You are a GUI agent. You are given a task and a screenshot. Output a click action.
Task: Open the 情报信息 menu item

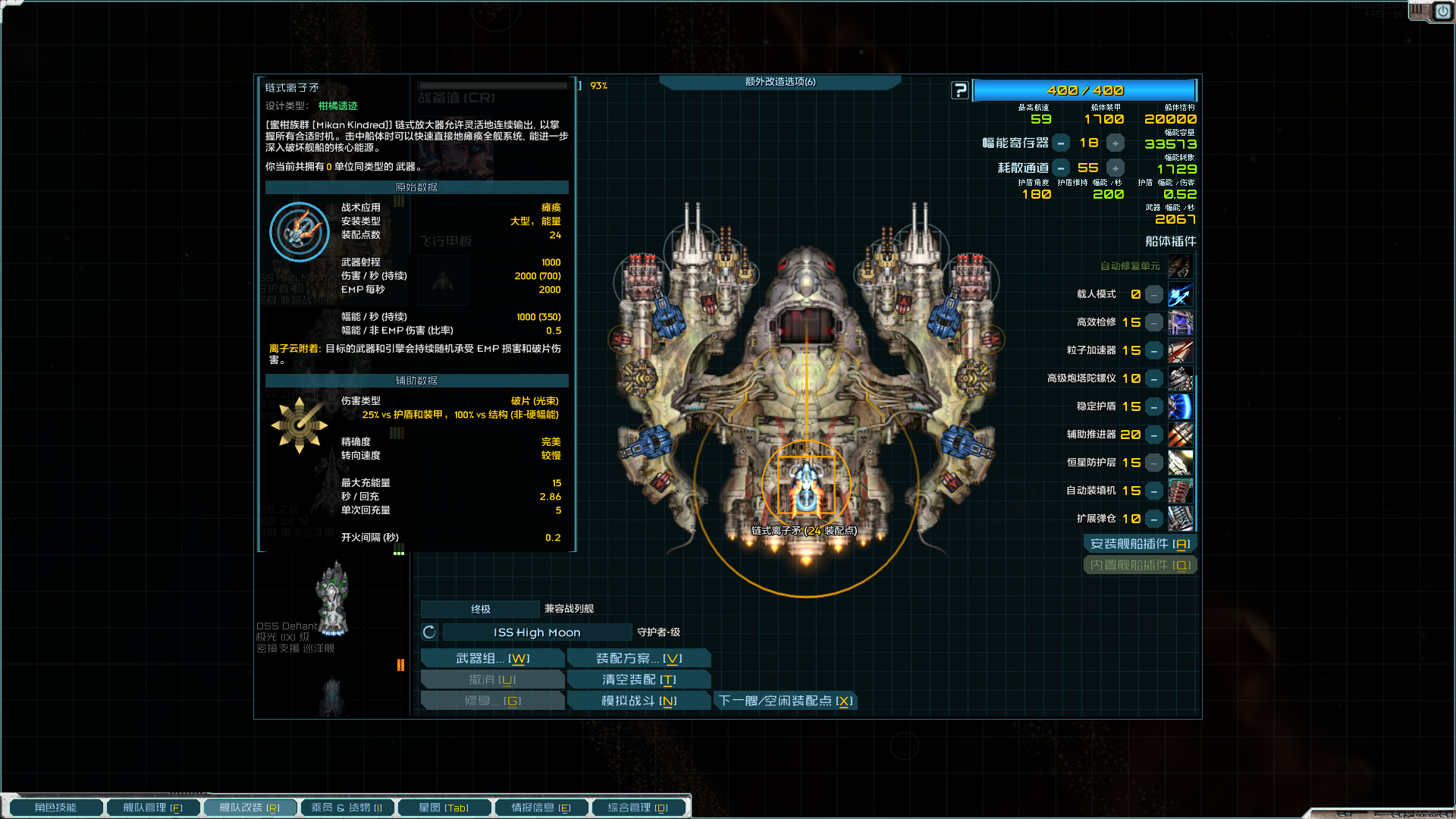point(541,807)
